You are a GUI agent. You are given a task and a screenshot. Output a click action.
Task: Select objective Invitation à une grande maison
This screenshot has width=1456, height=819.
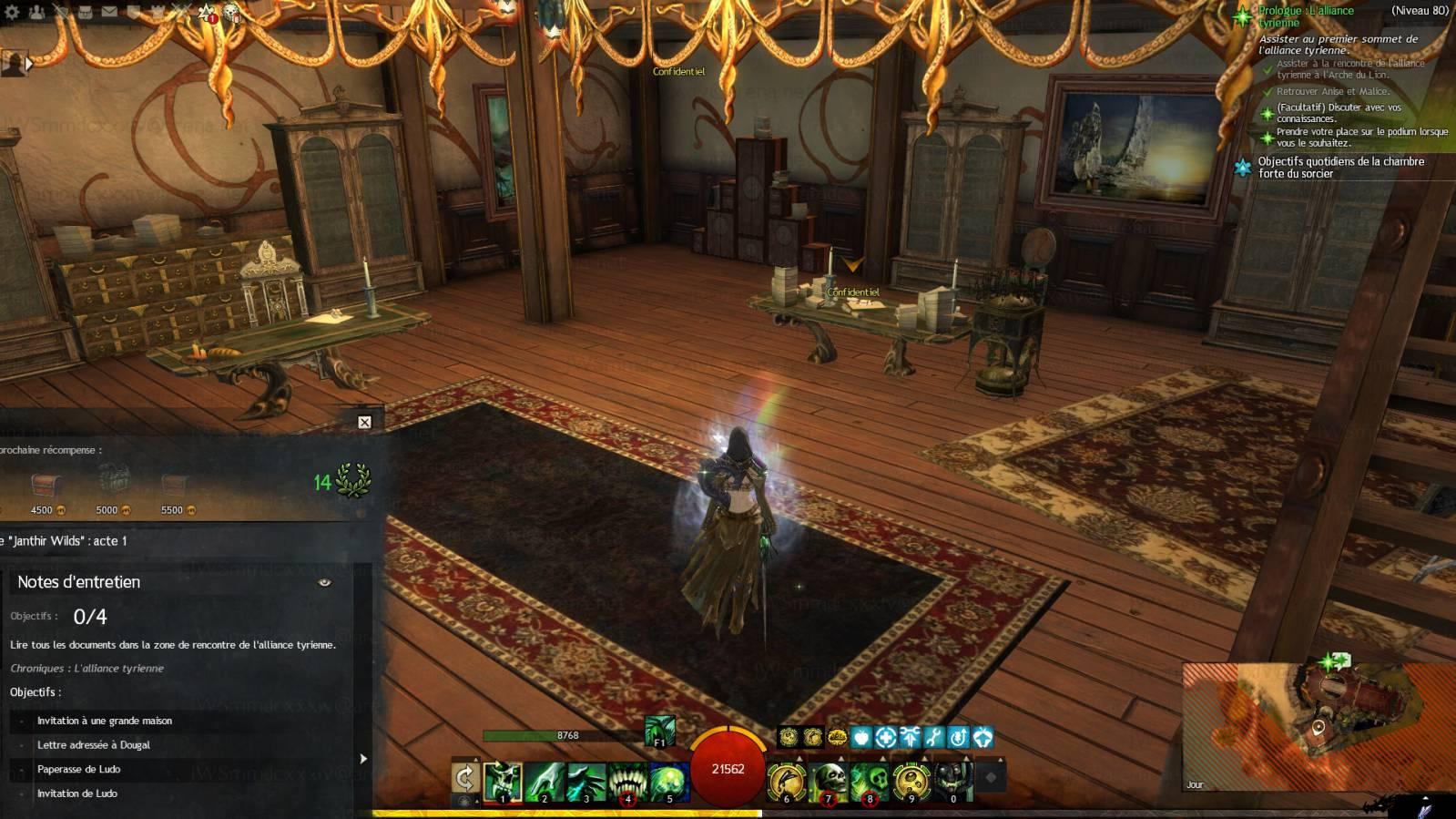(x=105, y=721)
